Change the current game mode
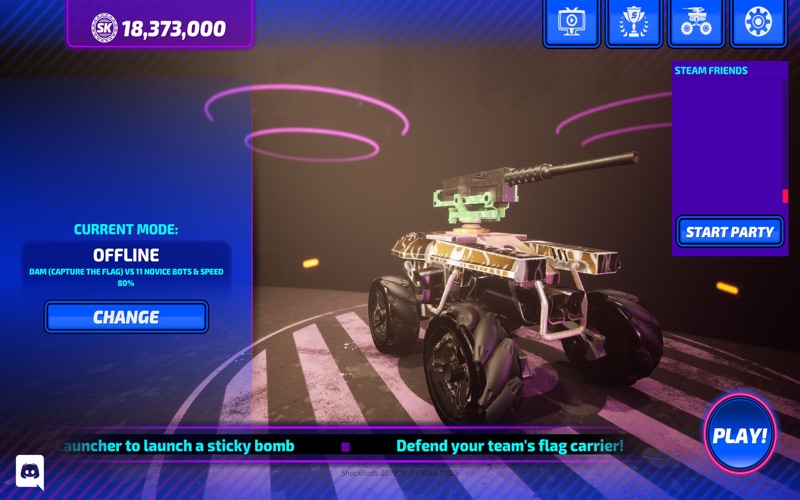 (x=126, y=317)
